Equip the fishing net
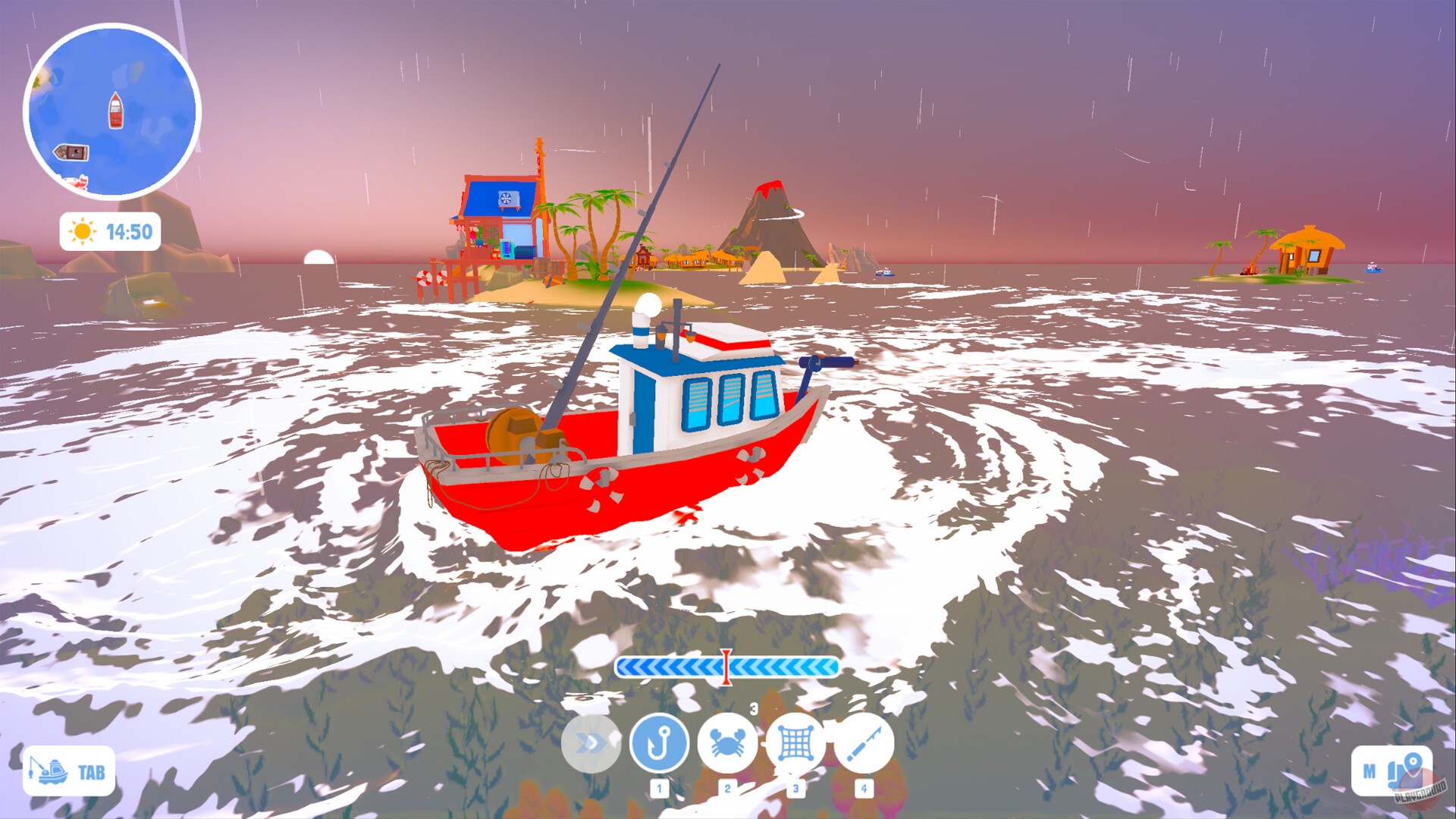Viewport: 1456px width, 819px height. click(795, 744)
